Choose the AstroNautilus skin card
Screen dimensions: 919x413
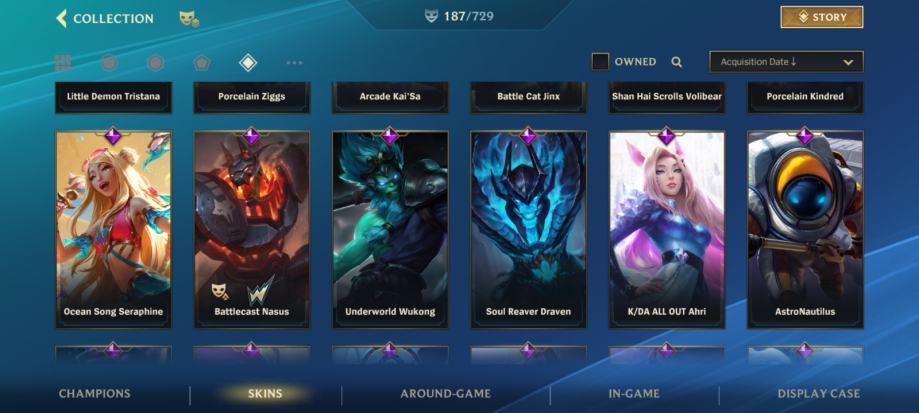point(804,229)
